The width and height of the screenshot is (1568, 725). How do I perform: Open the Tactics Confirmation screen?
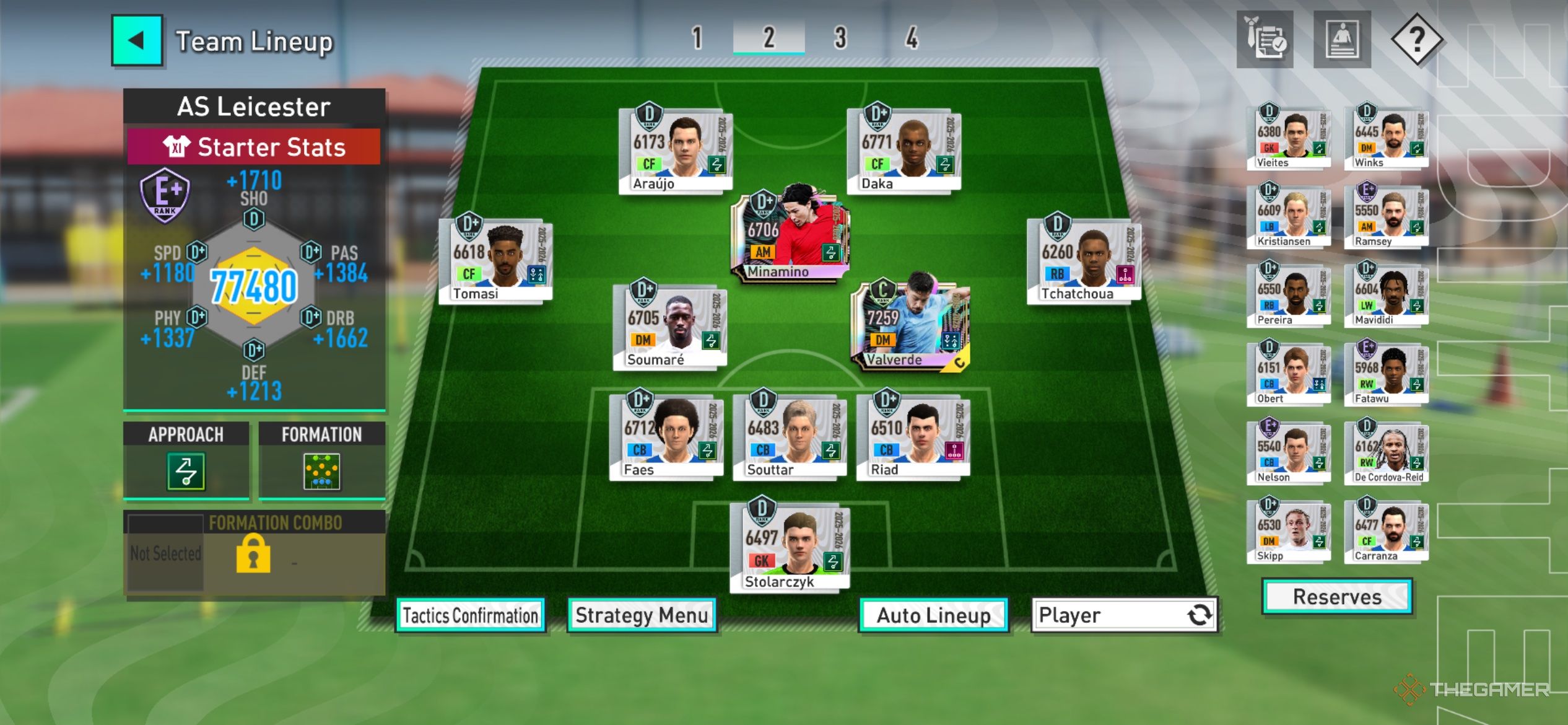pyautogui.click(x=471, y=615)
